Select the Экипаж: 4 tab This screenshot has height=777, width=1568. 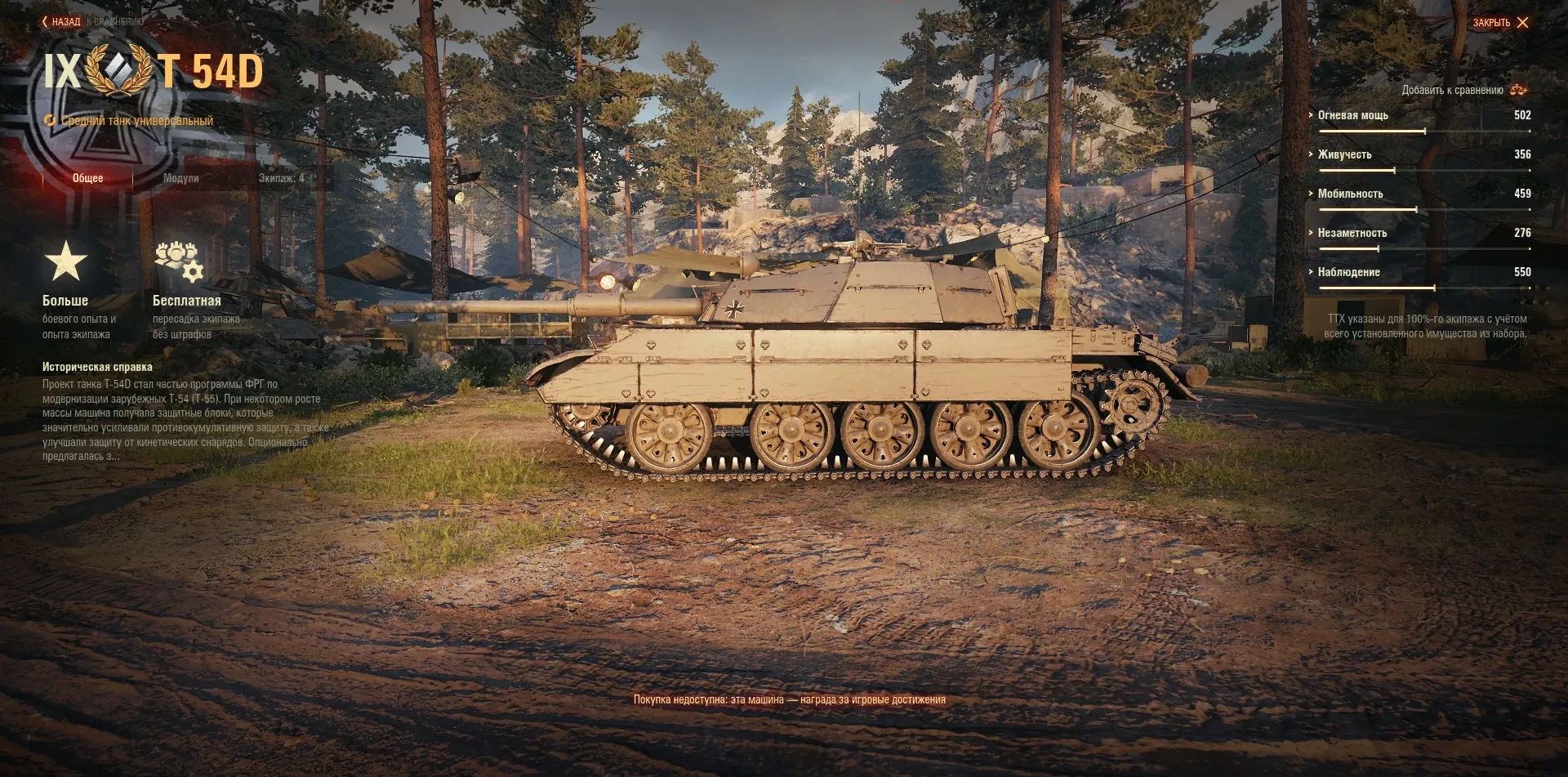281,178
